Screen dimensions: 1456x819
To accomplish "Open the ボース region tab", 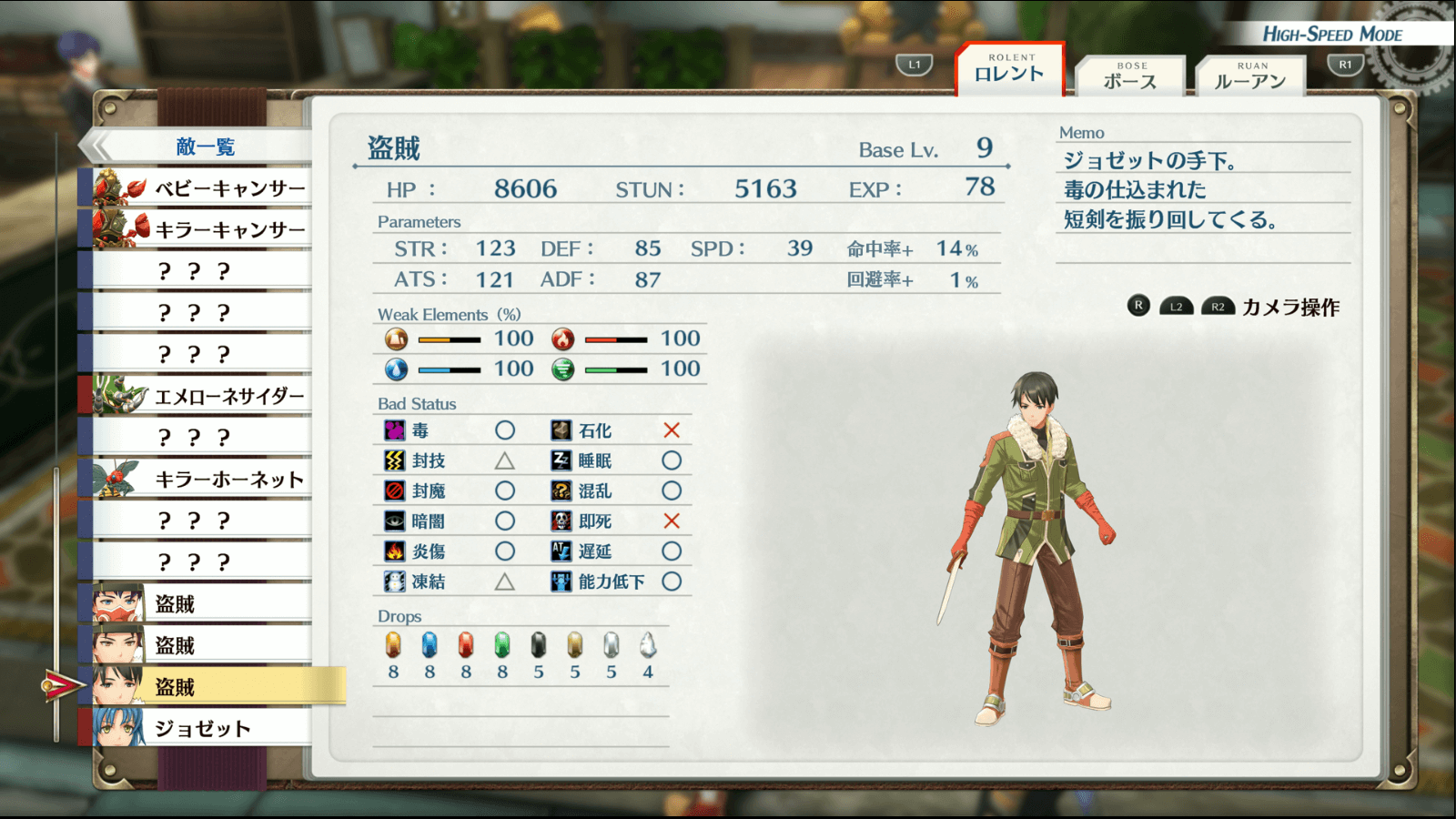I will tap(1130, 76).
